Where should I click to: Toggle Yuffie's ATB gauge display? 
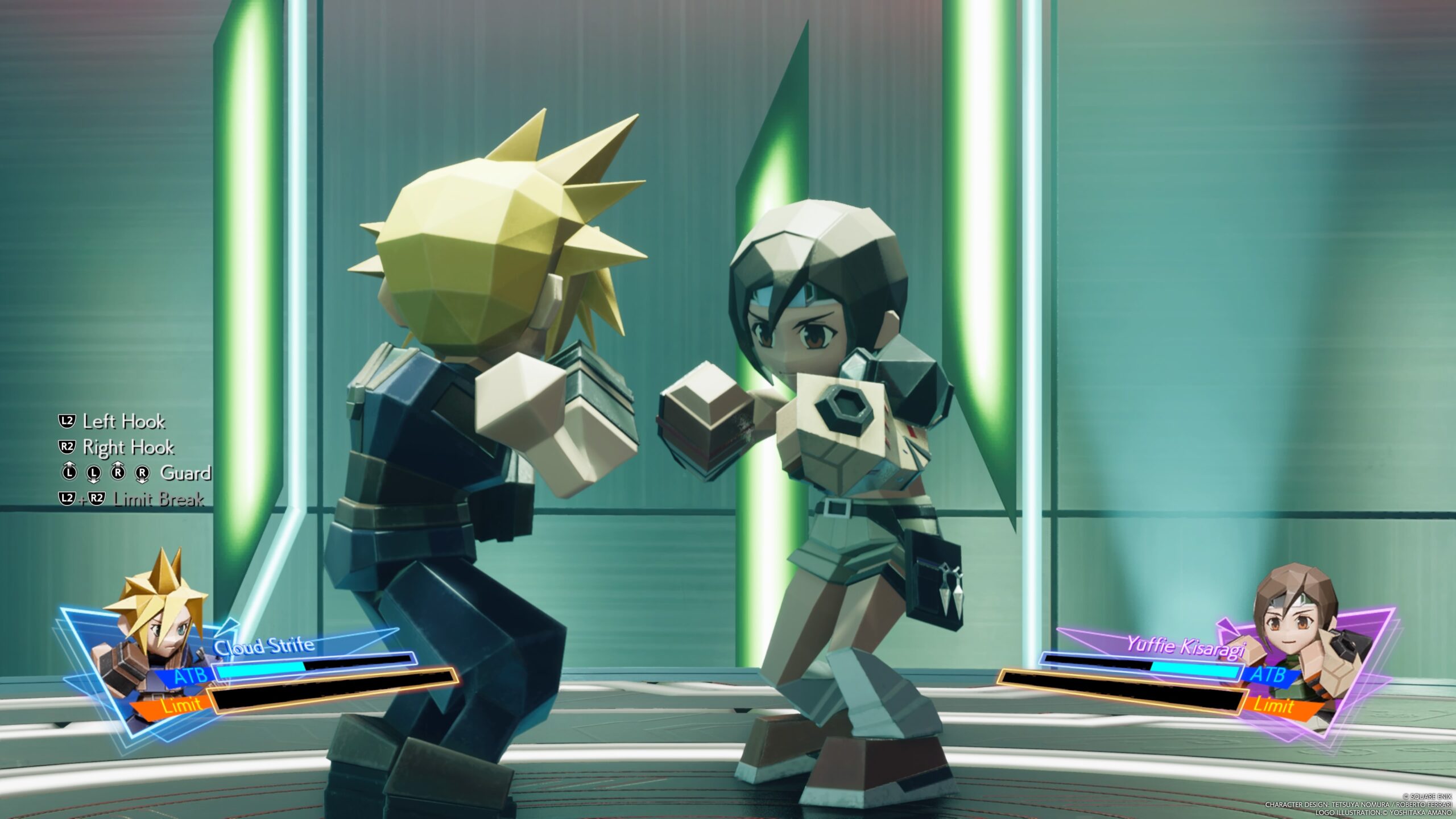1269,678
